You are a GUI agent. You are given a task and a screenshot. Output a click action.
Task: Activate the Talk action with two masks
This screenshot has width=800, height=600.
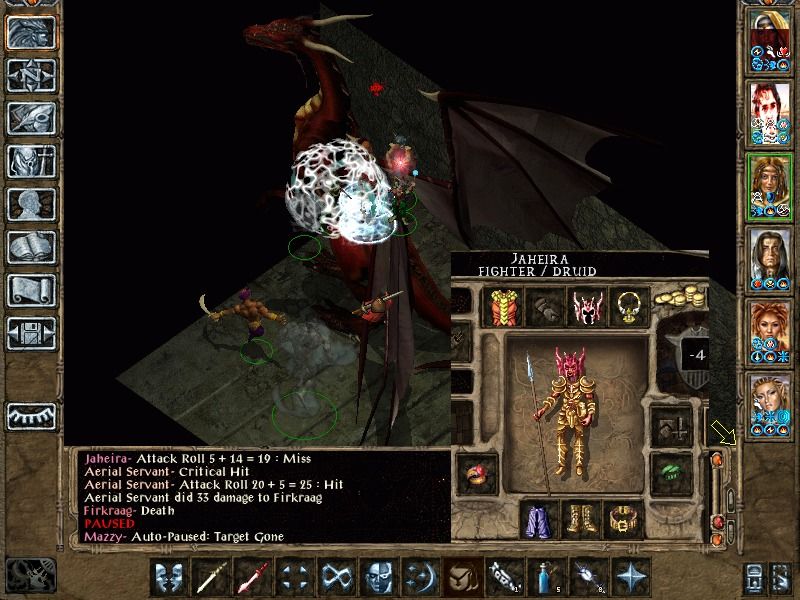coord(169,577)
